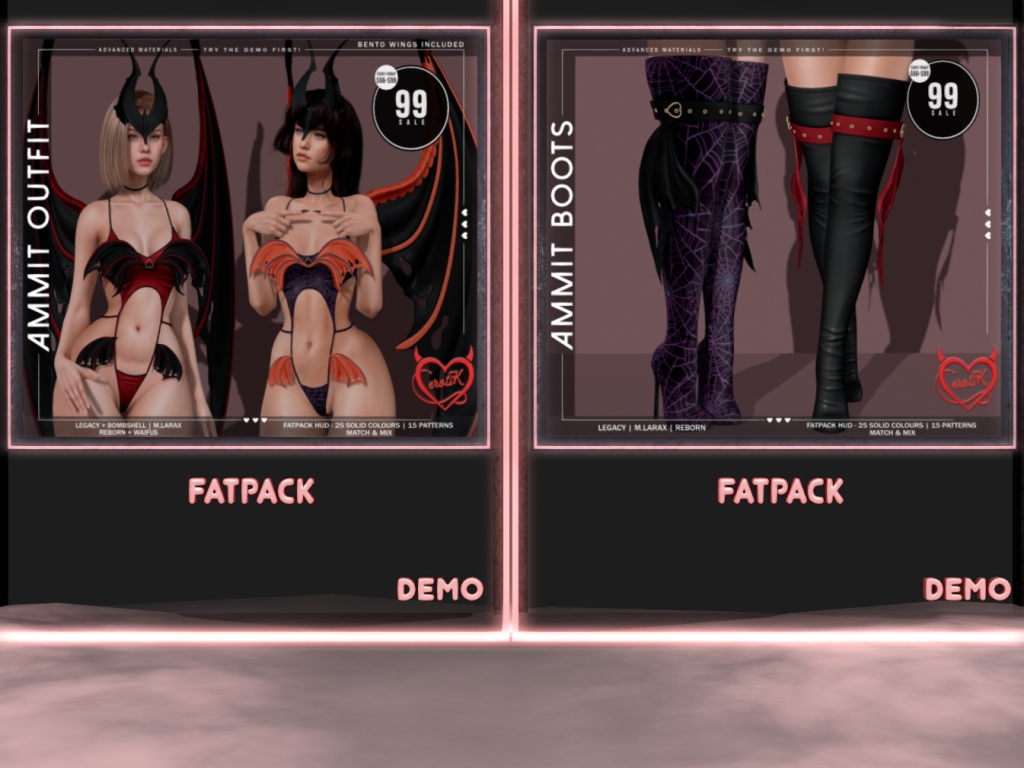
Task: Select the Ammit Boots vendor poster
Action: click(774, 238)
